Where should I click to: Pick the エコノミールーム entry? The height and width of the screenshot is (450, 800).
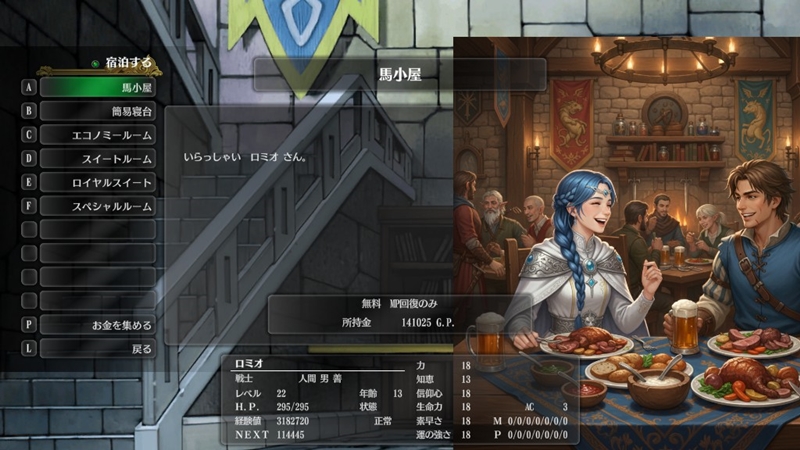click(x=97, y=135)
